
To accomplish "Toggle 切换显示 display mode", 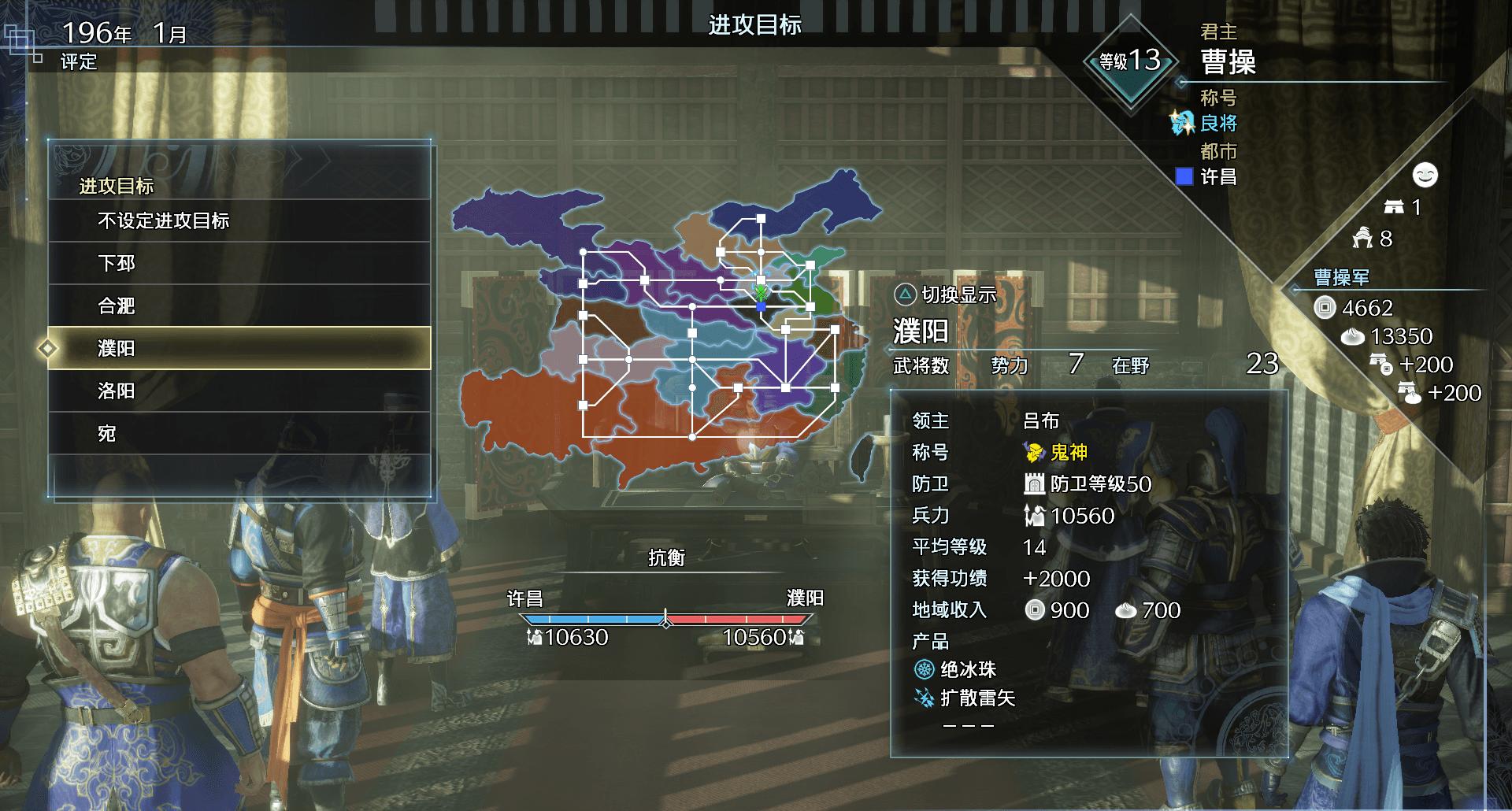I will click(x=946, y=295).
